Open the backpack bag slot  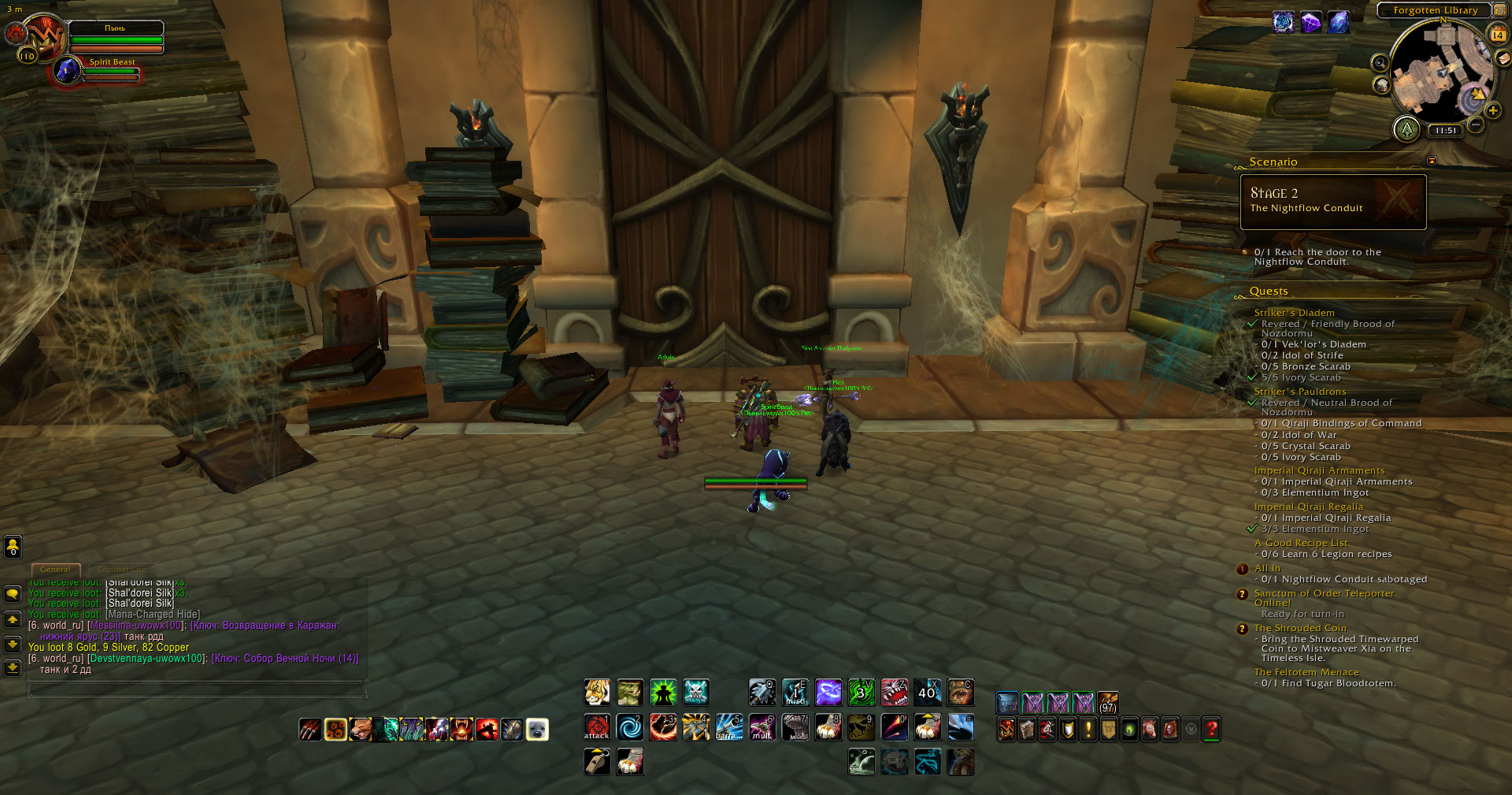pyautogui.click(x=1108, y=701)
